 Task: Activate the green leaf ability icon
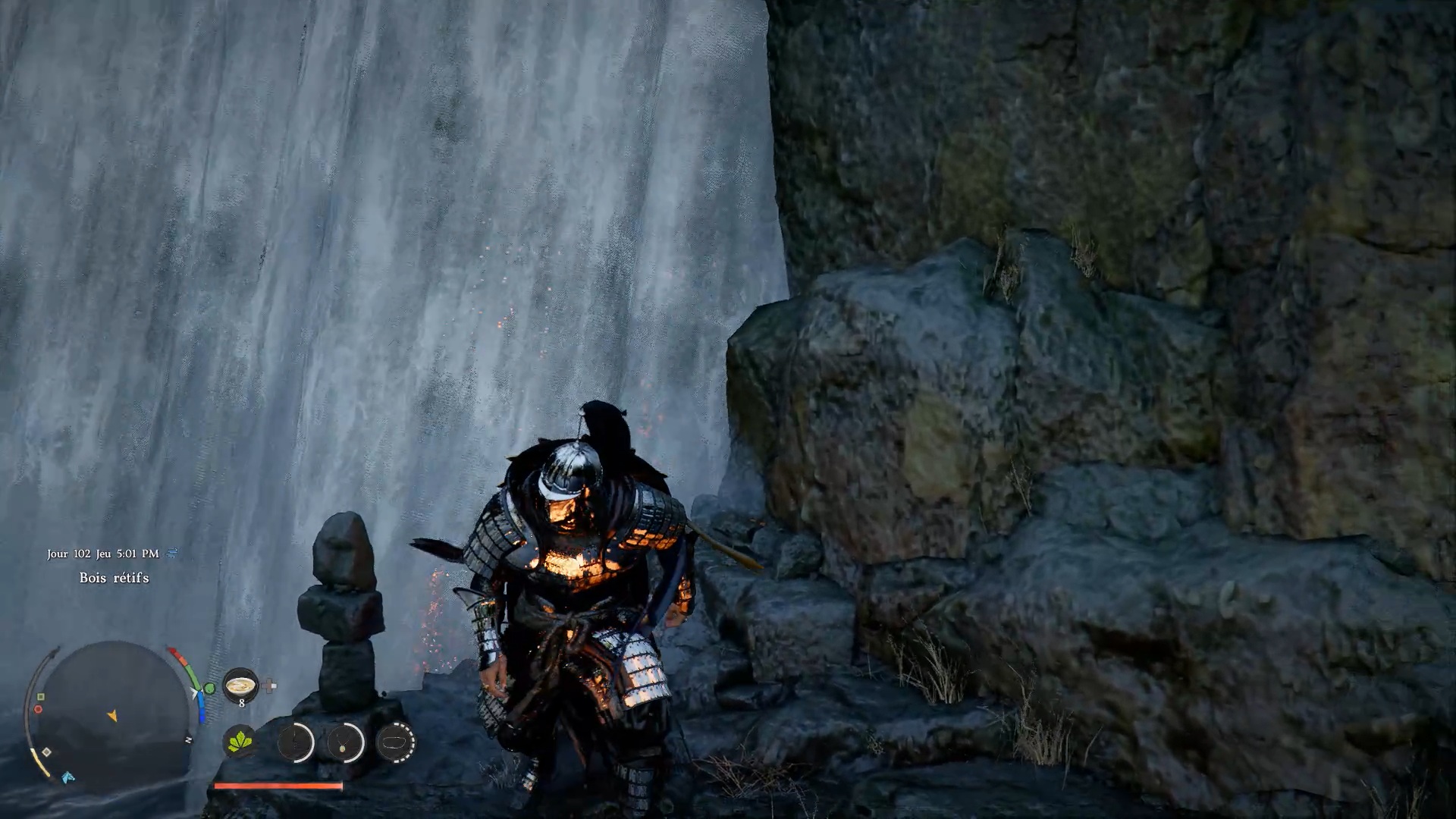tap(240, 741)
